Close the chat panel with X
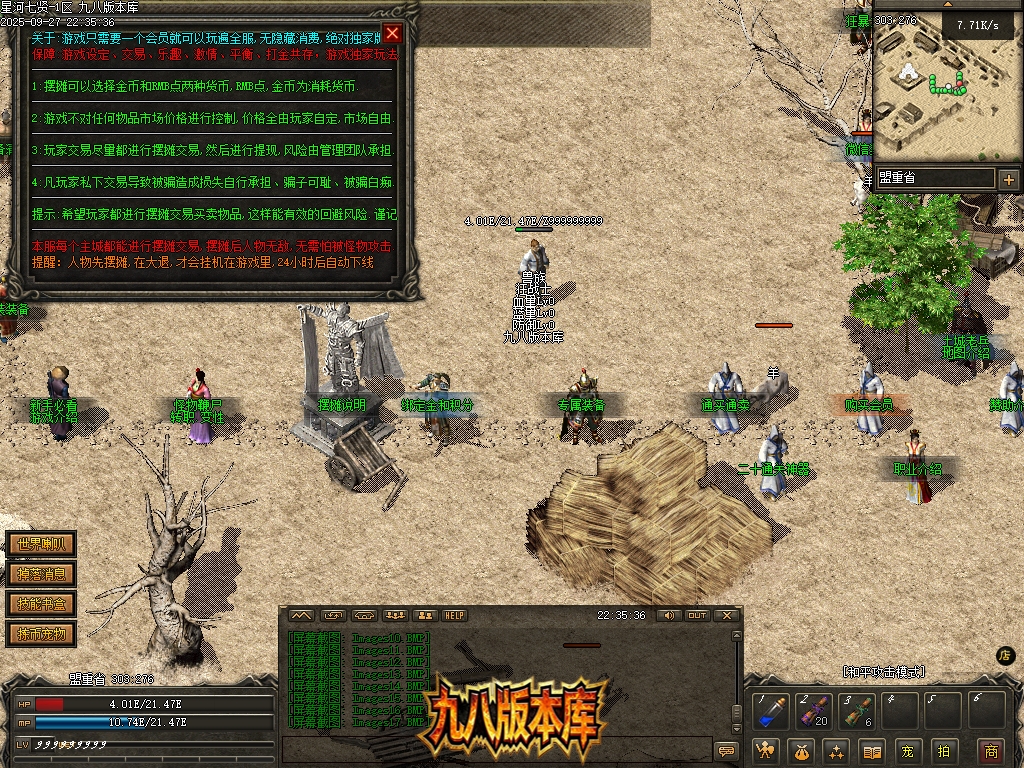This screenshot has height=768, width=1024. coord(727,615)
